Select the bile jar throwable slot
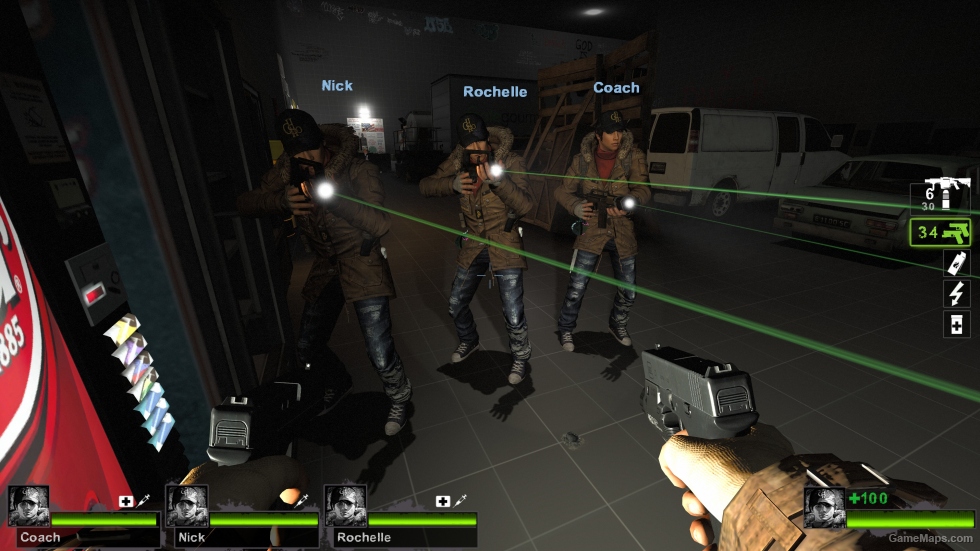 (956, 264)
